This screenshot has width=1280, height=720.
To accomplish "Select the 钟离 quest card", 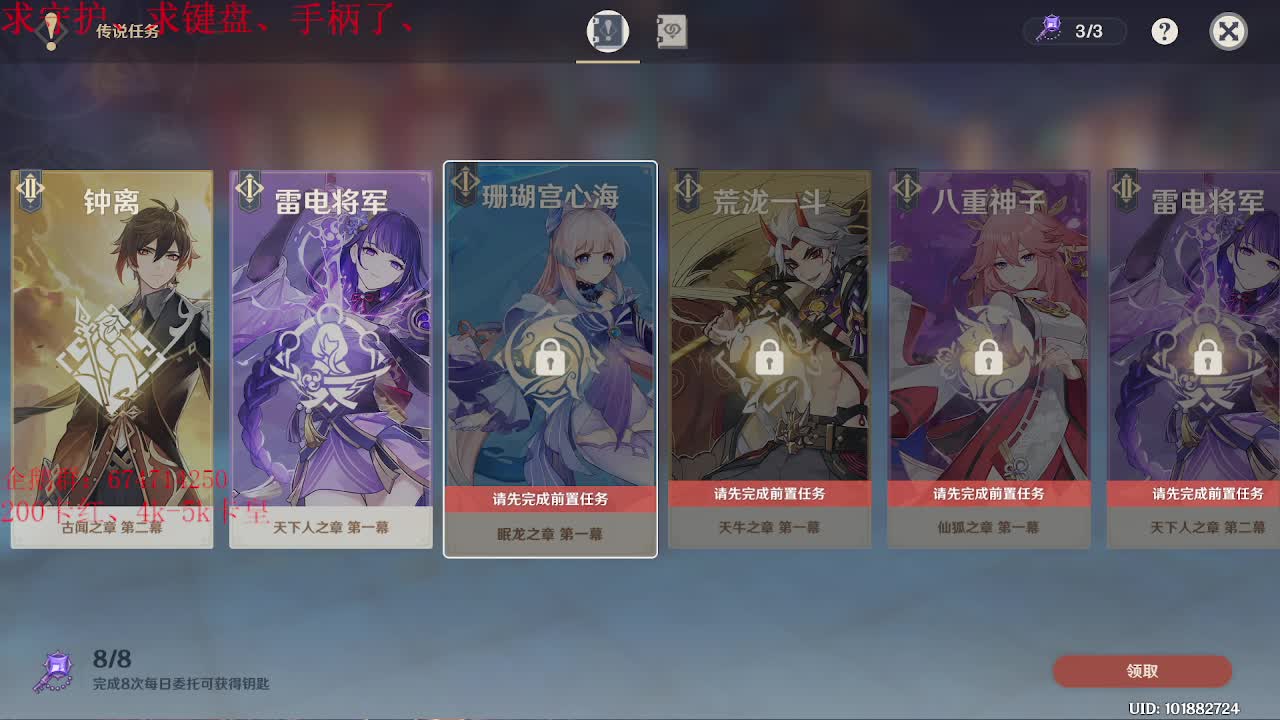I will click(112, 350).
